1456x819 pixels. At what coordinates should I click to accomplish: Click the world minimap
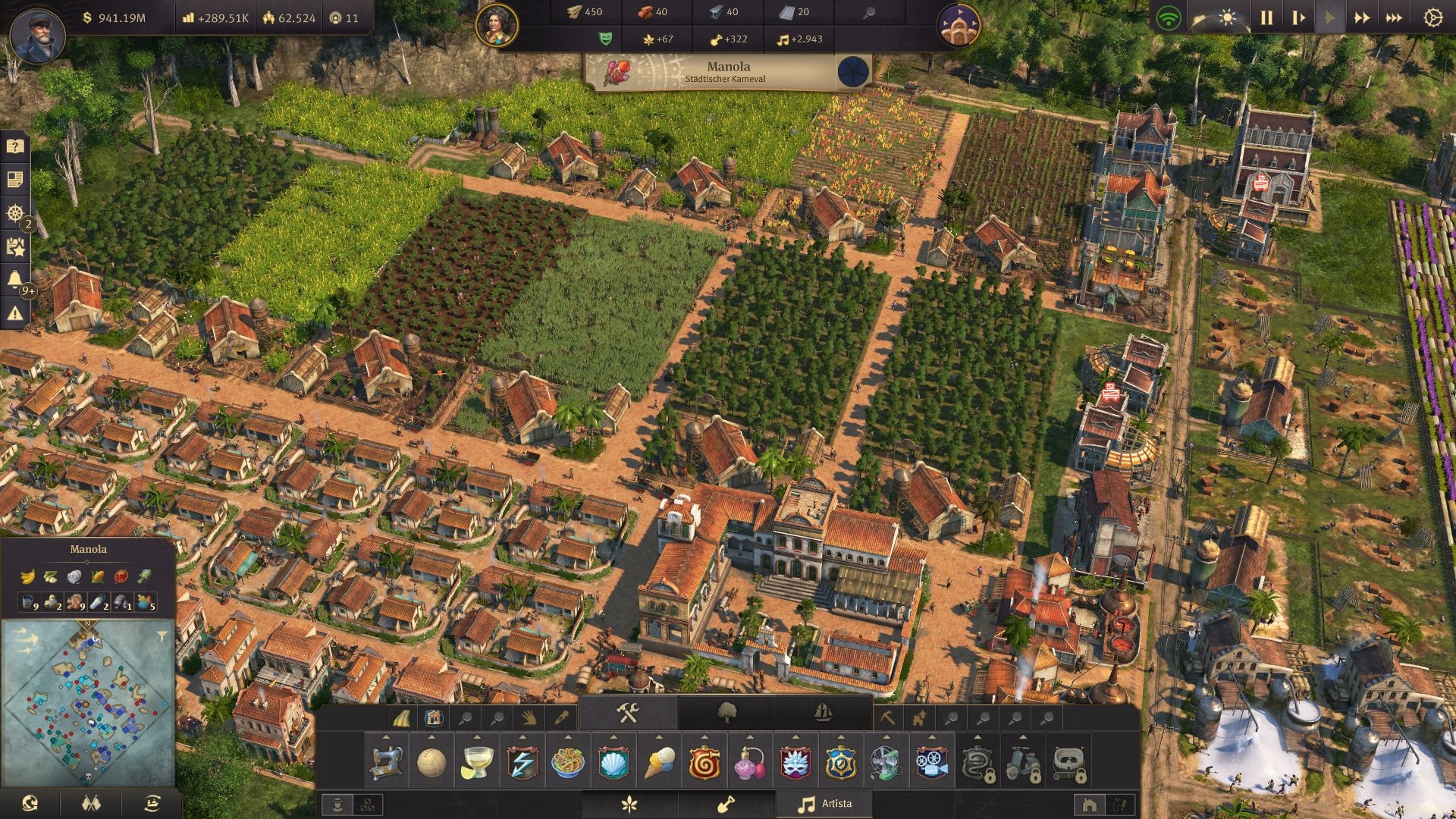pos(88,705)
